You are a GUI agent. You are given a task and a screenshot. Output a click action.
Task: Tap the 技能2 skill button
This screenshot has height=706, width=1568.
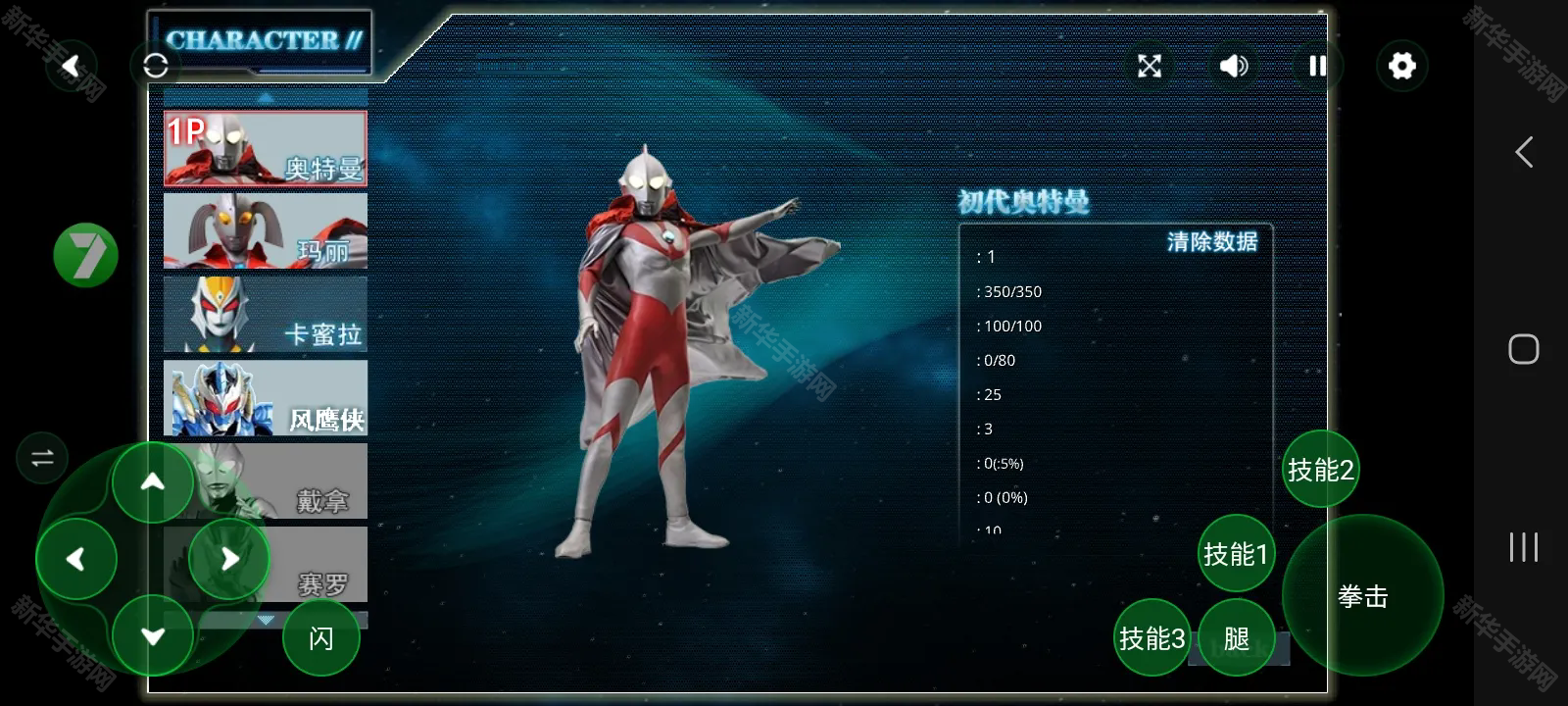pos(1321,471)
